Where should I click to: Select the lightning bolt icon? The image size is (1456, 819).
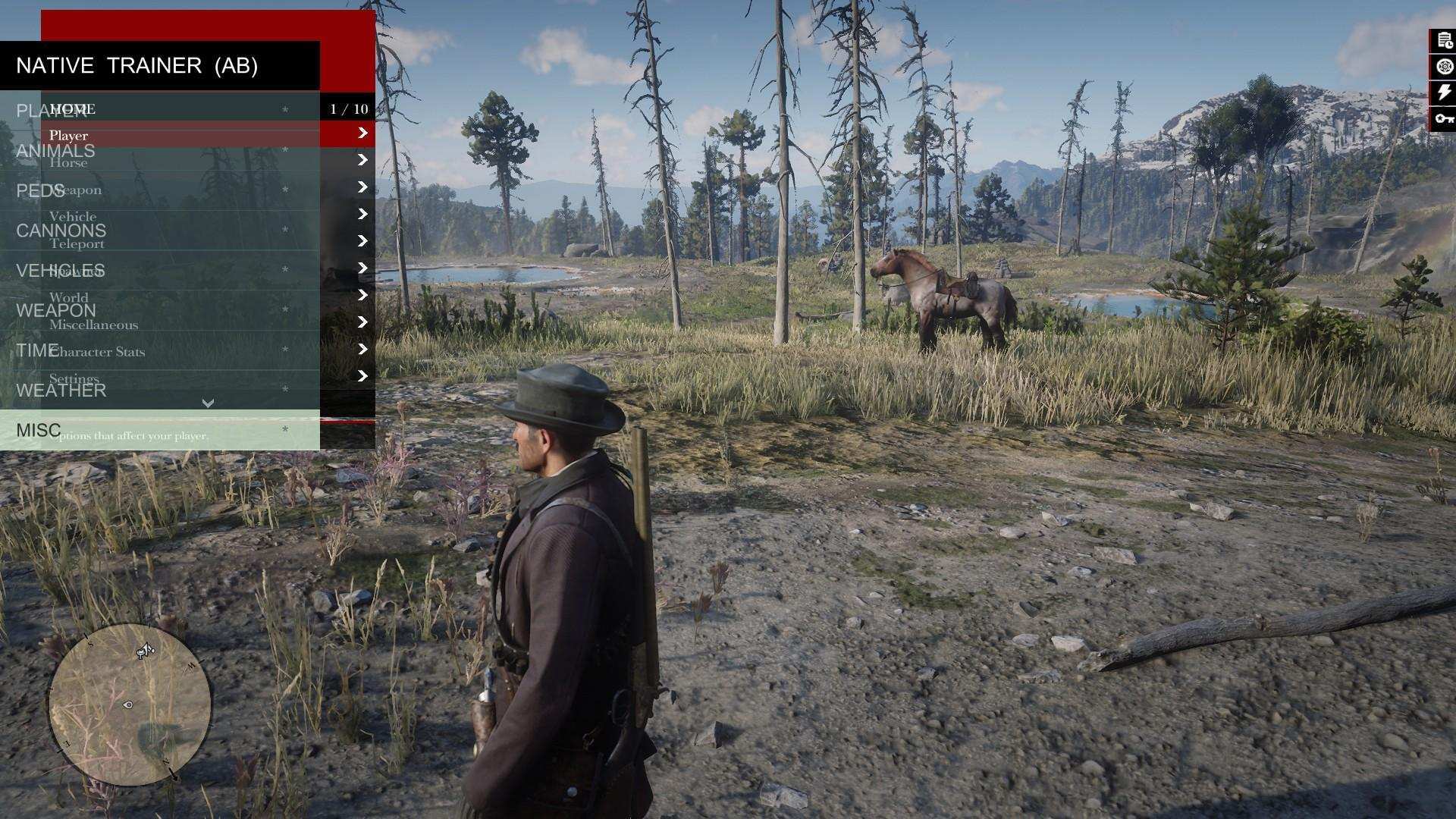(1443, 92)
